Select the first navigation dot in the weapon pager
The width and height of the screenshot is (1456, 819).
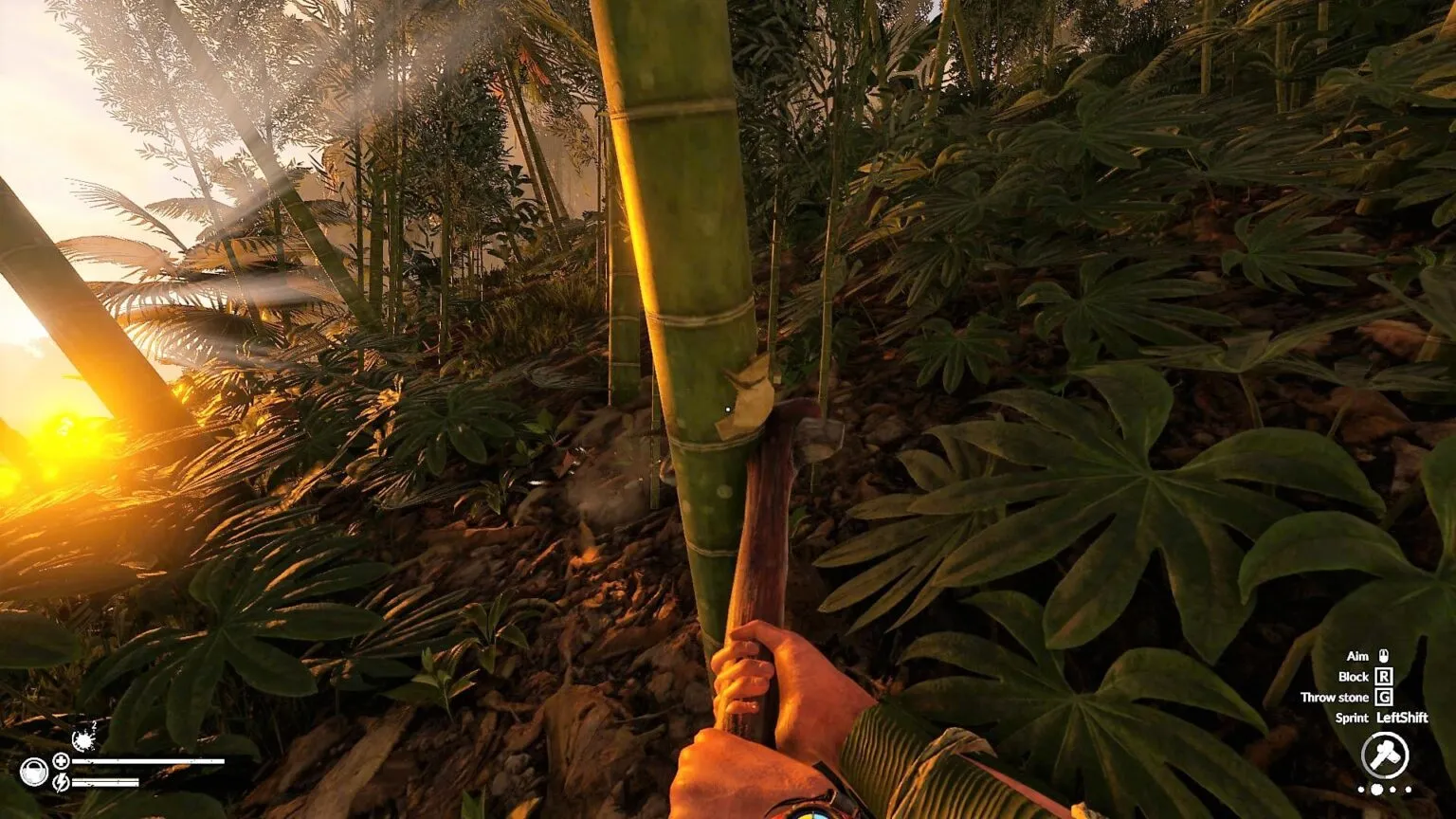1361,788
